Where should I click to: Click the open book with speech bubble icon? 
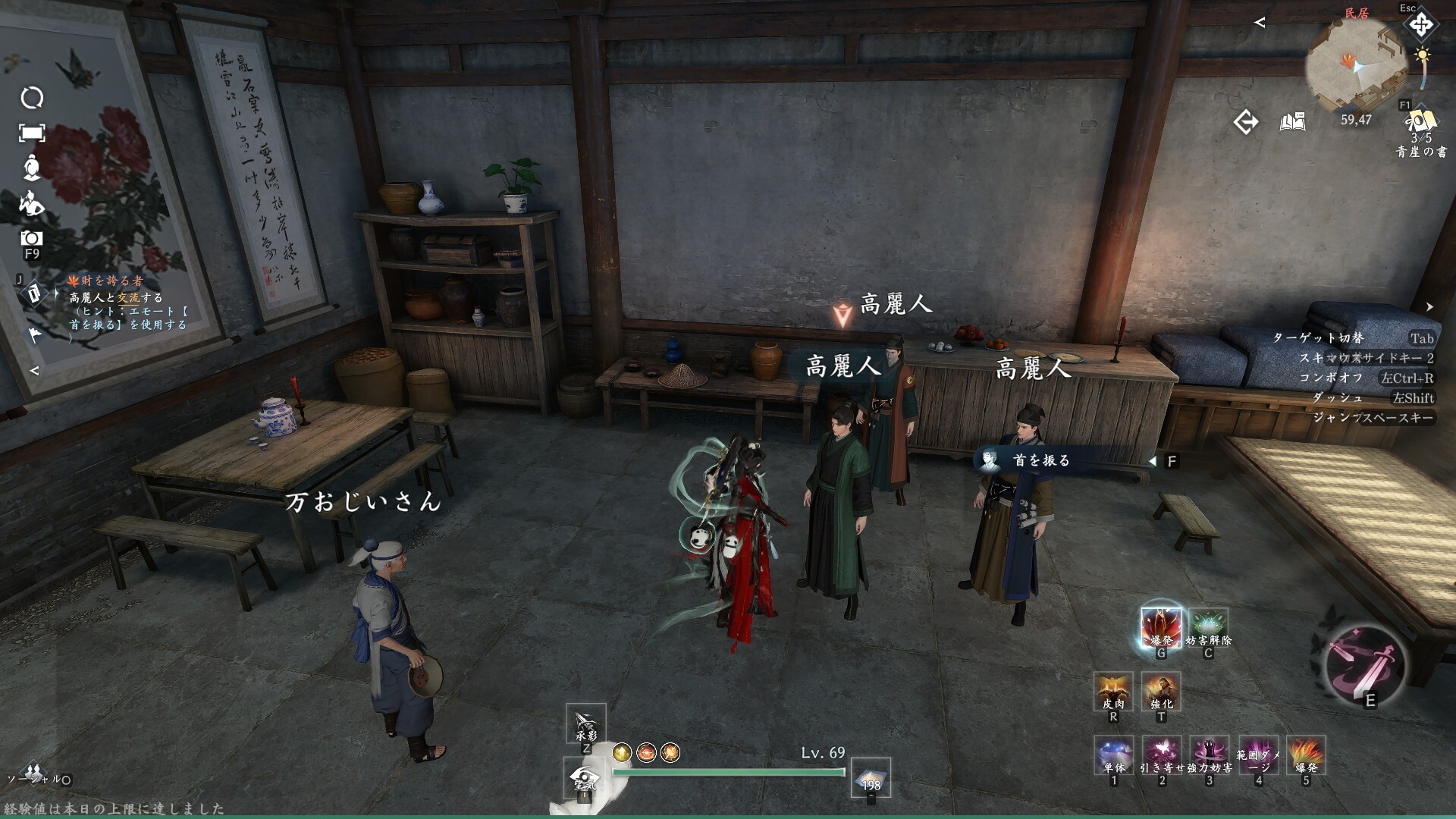point(1293,122)
